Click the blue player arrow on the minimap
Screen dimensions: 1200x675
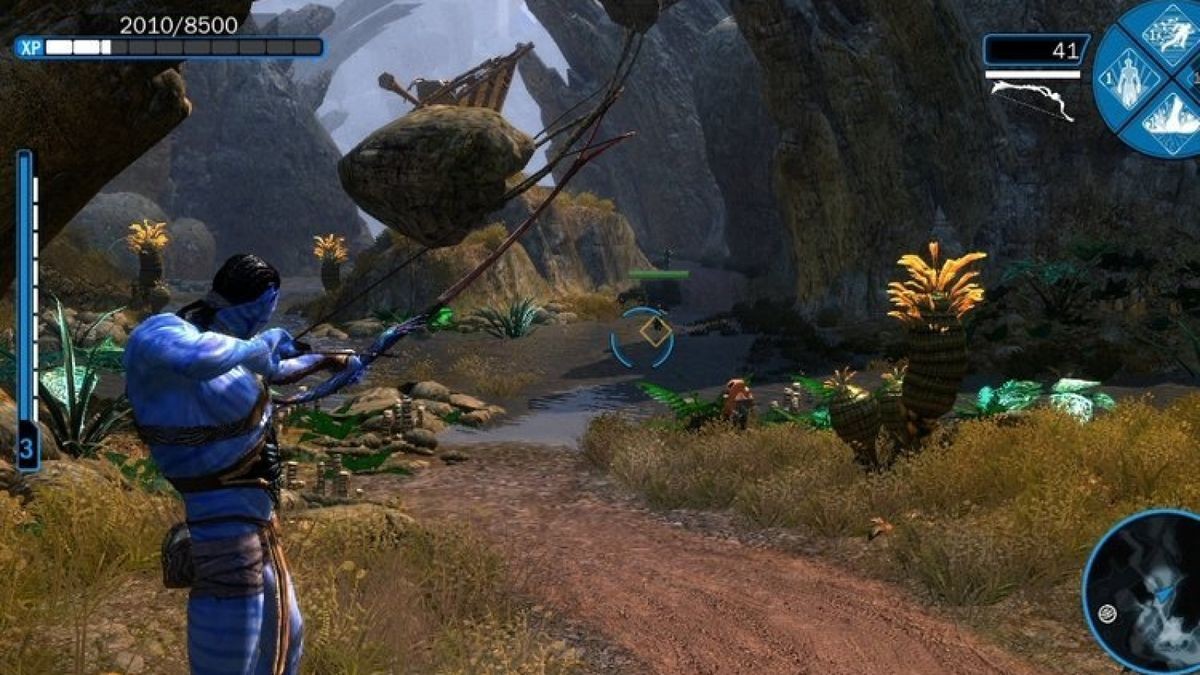coord(1163,593)
